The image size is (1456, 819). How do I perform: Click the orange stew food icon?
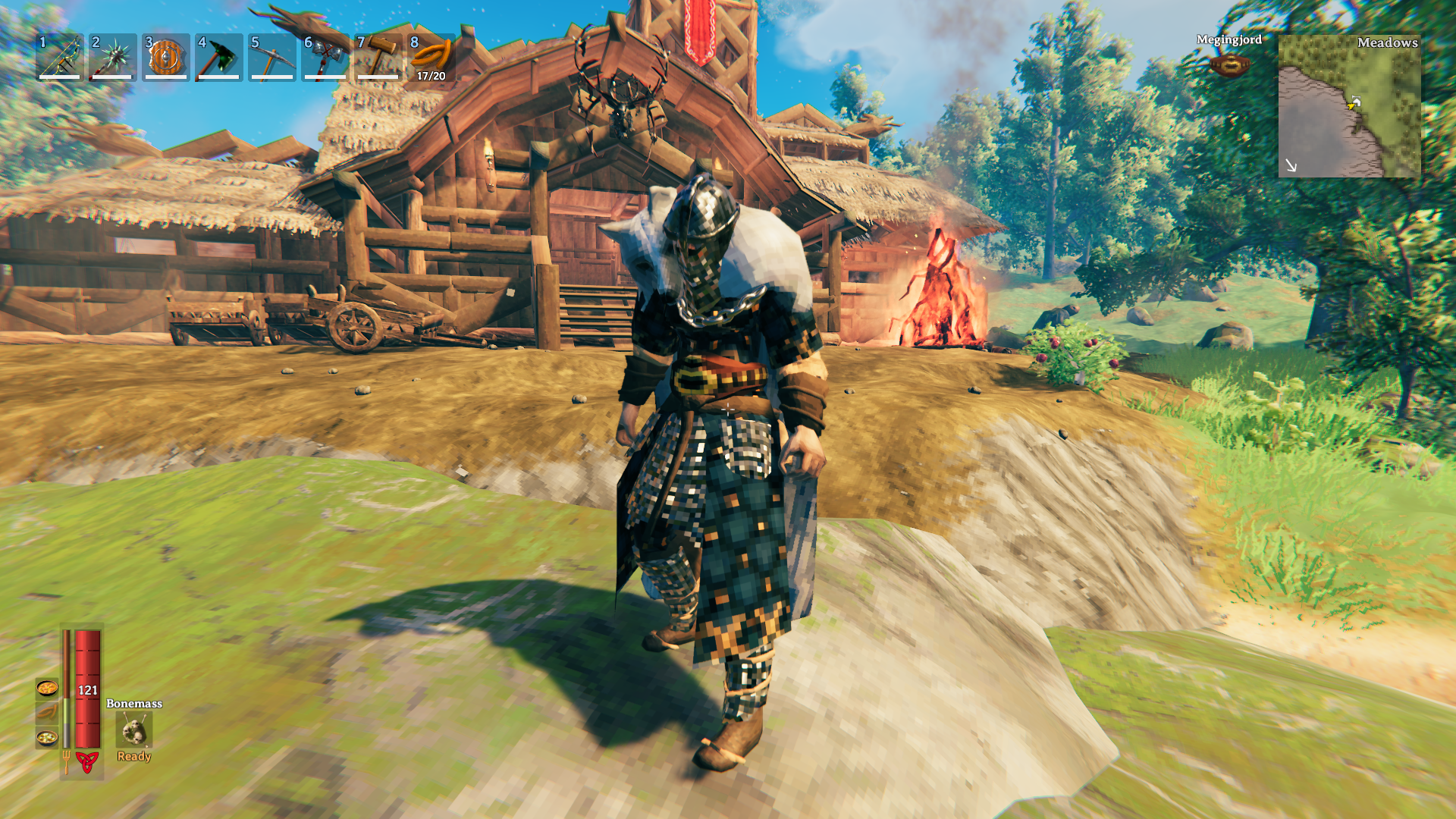(47, 688)
